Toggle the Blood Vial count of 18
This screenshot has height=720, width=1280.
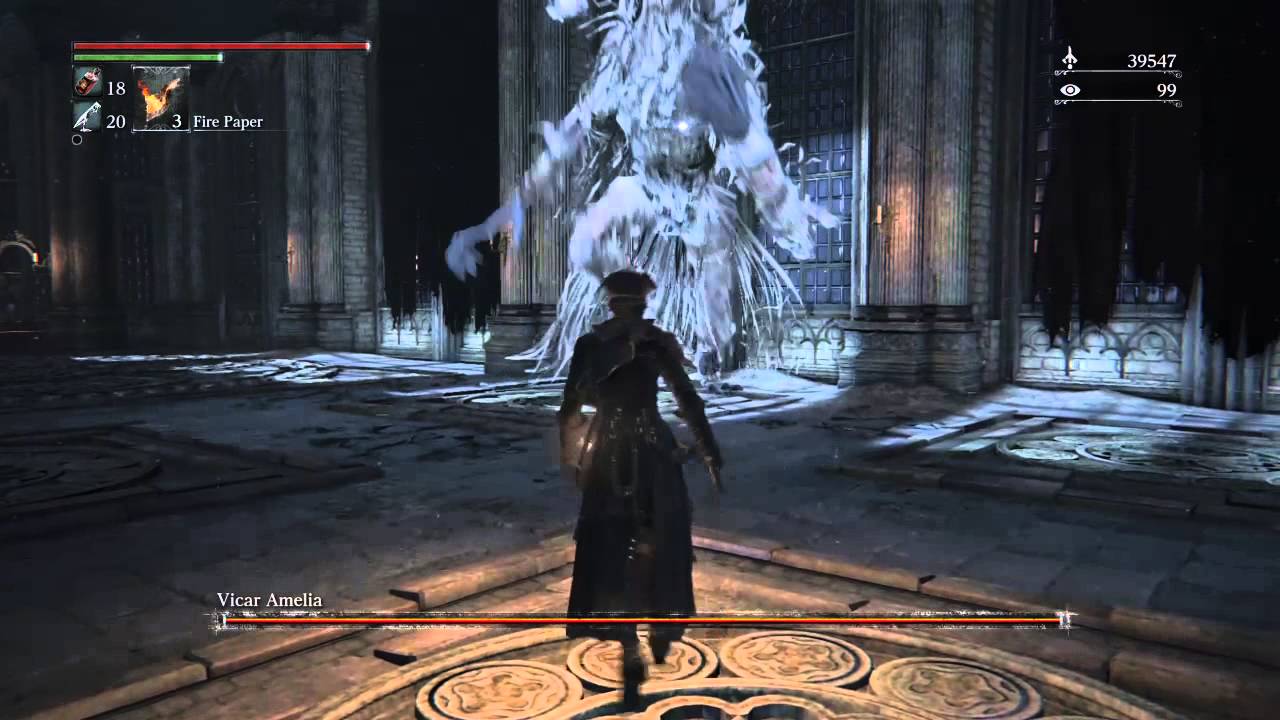115,88
